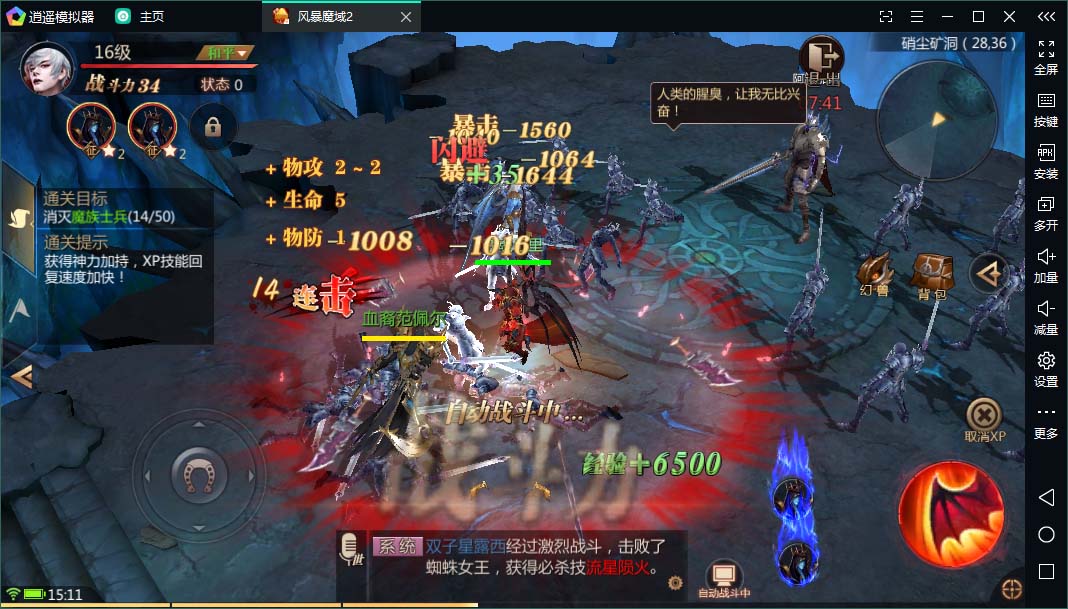The width and height of the screenshot is (1068, 609).
Task: Expand the left-edge arrow panel
Action: [x=21, y=376]
